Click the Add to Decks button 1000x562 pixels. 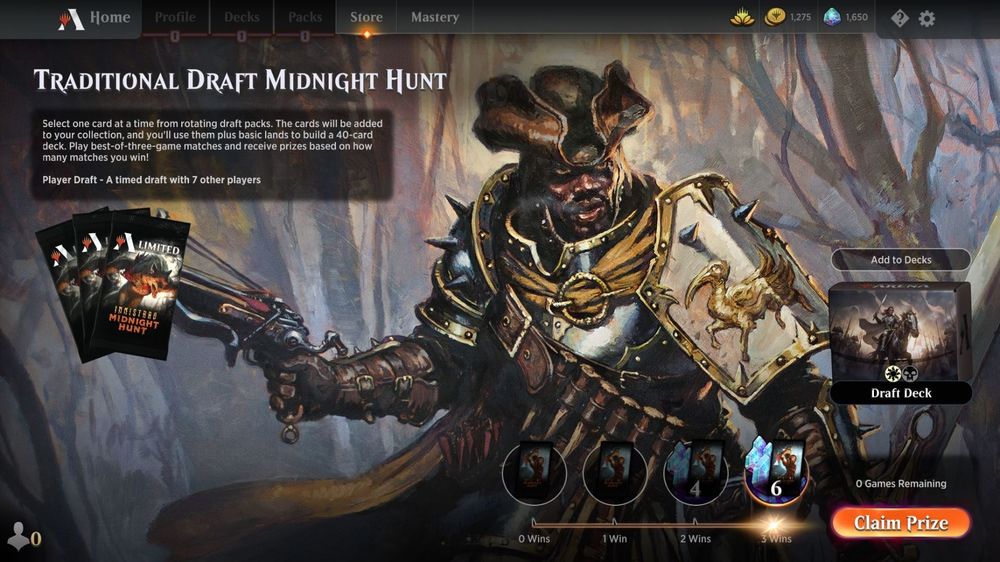900,260
